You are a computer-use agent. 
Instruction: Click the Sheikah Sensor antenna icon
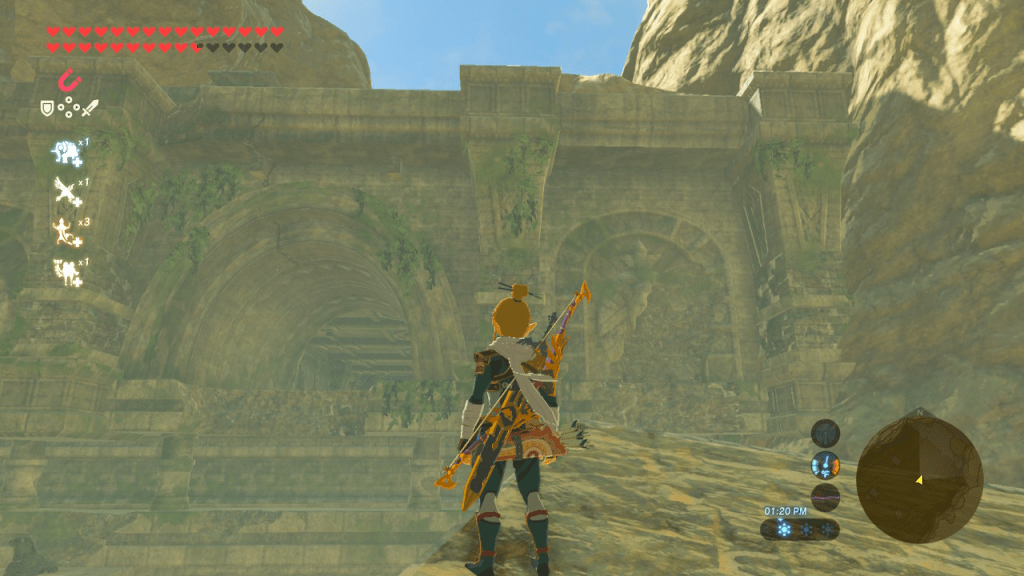pyautogui.click(x=825, y=433)
